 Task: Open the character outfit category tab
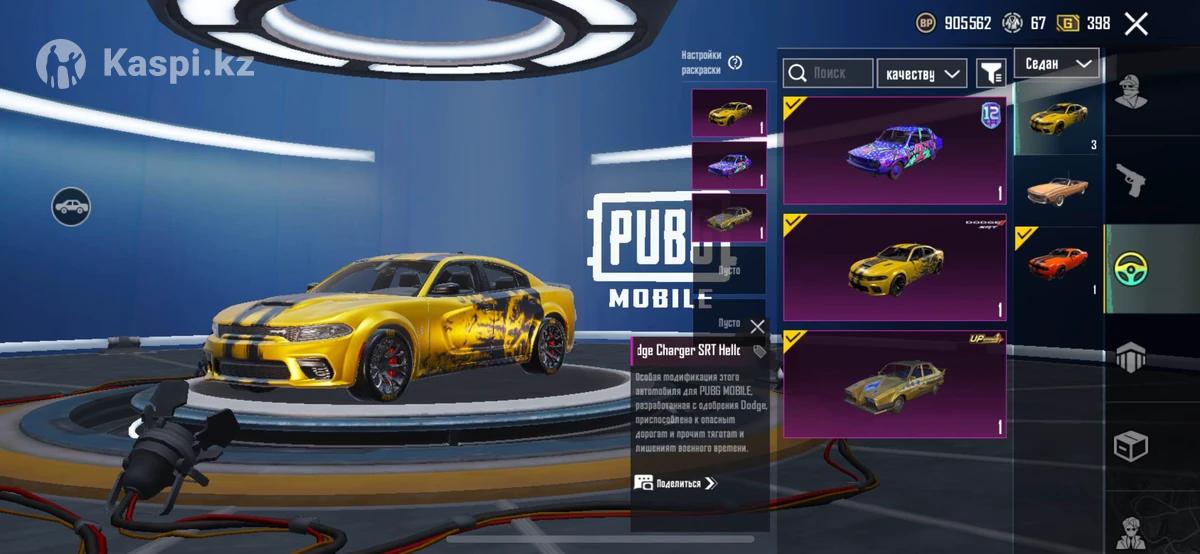pos(1132,91)
